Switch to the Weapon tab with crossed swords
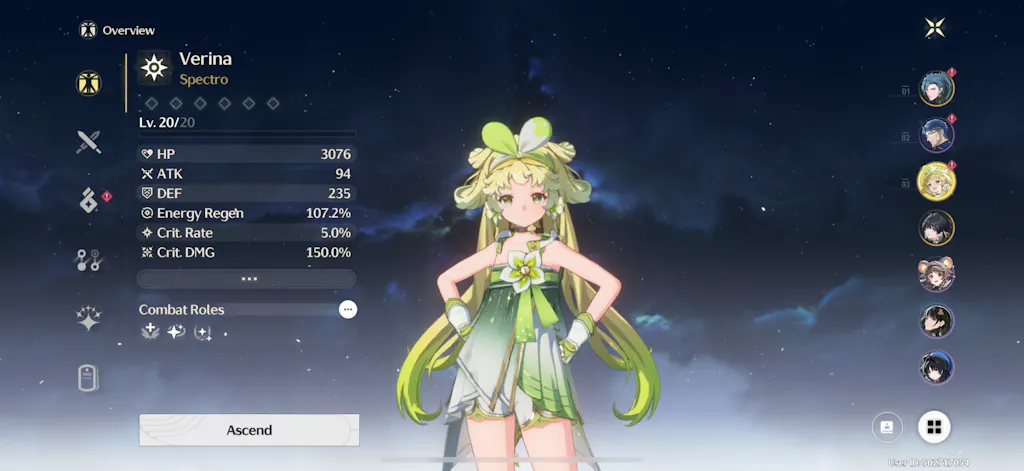This screenshot has width=1024, height=471. (89, 142)
